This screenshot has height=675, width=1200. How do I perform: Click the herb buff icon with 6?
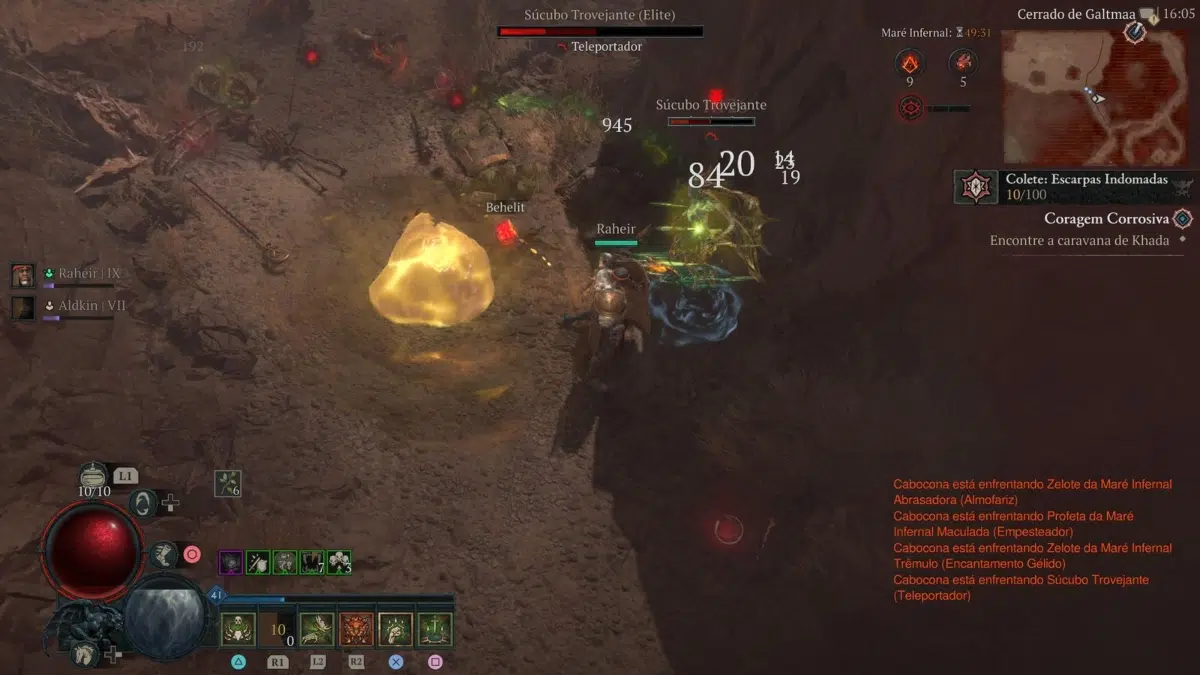[x=228, y=484]
